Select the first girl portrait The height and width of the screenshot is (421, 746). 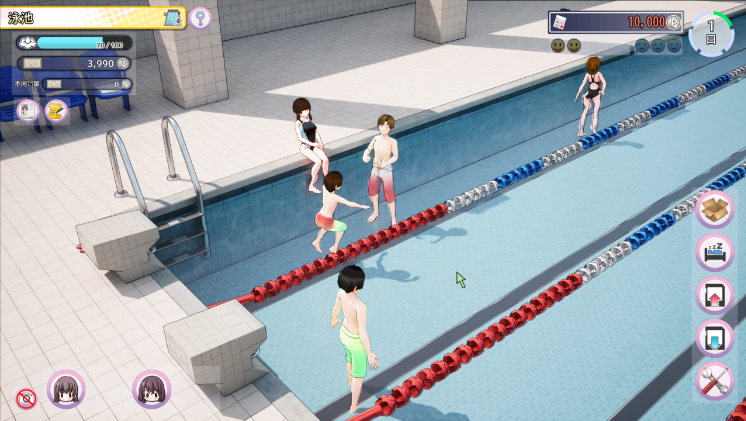(x=66, y=389)
